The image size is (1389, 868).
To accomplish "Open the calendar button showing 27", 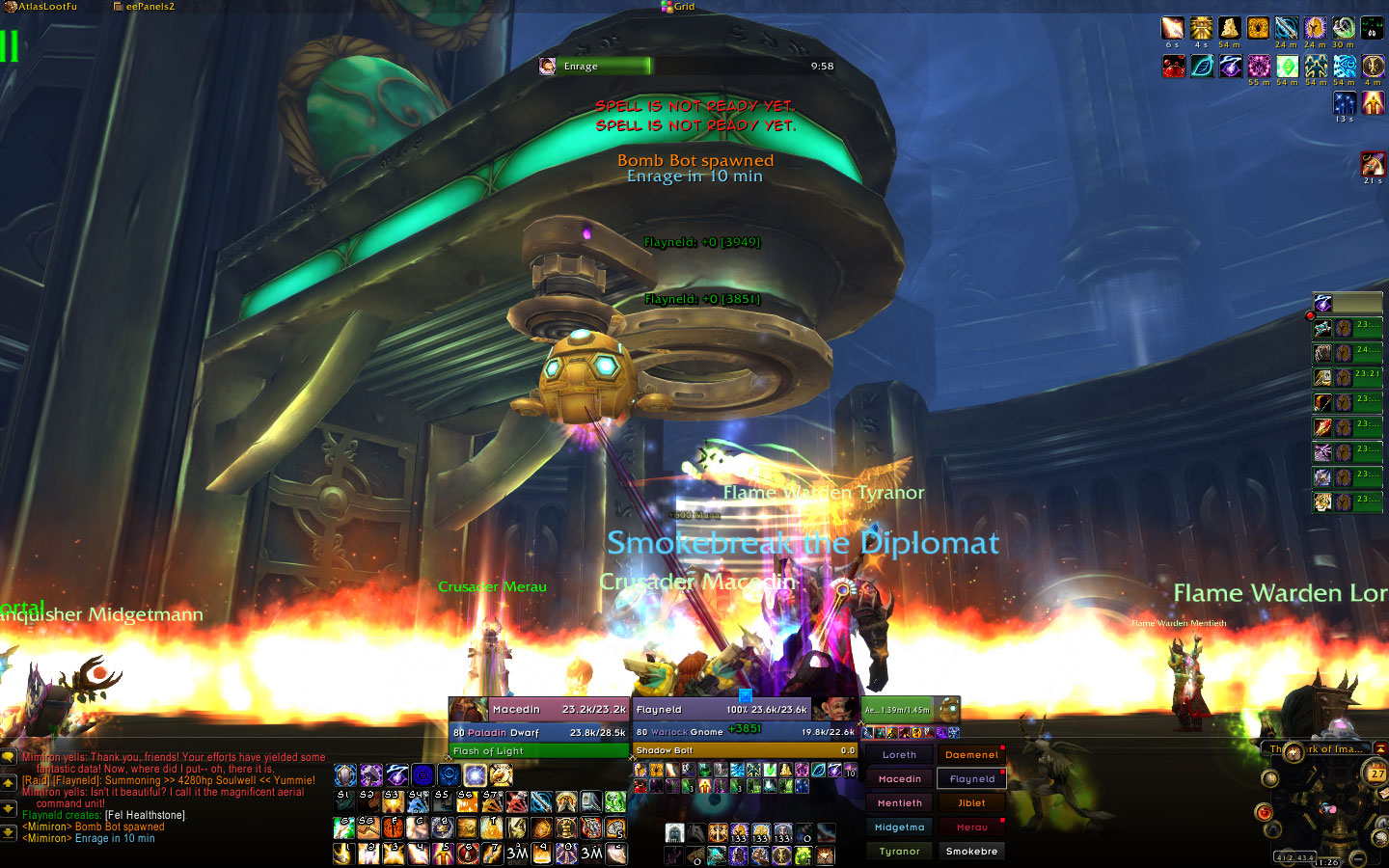I will click(1376, 773).
